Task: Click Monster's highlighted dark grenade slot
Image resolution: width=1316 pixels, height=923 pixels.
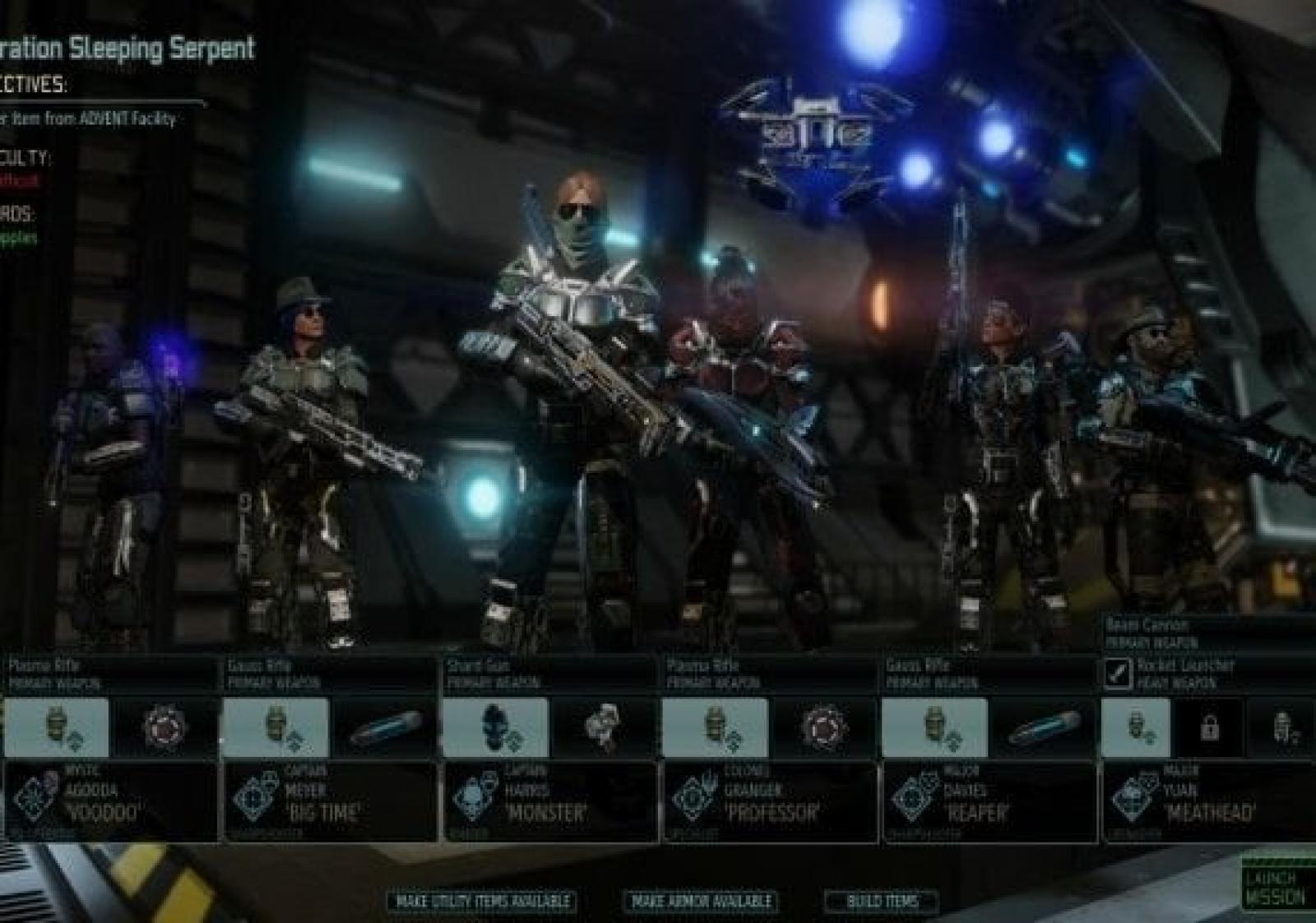Action: tap(497, 727)
